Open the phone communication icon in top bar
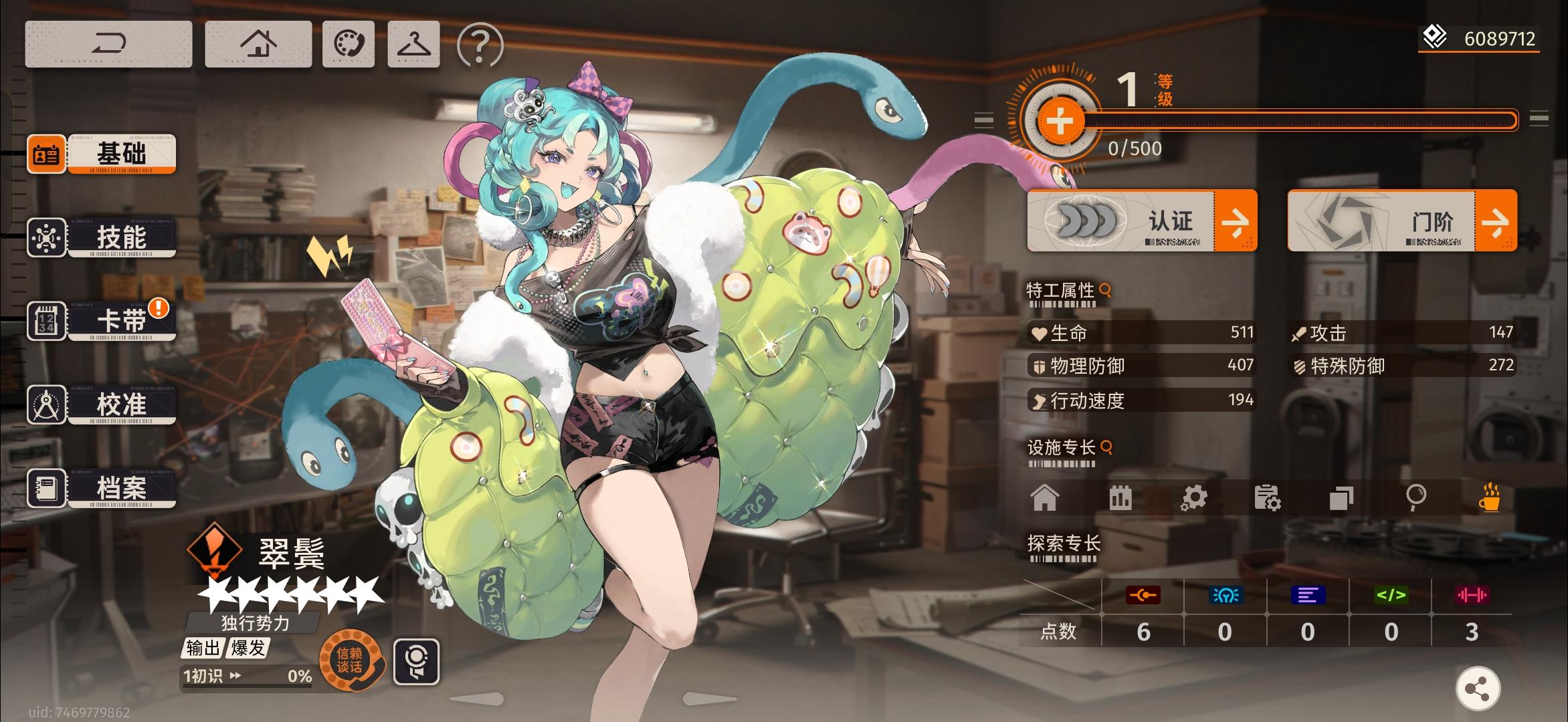Screen dimensions: 1568x722 point(349,44)
